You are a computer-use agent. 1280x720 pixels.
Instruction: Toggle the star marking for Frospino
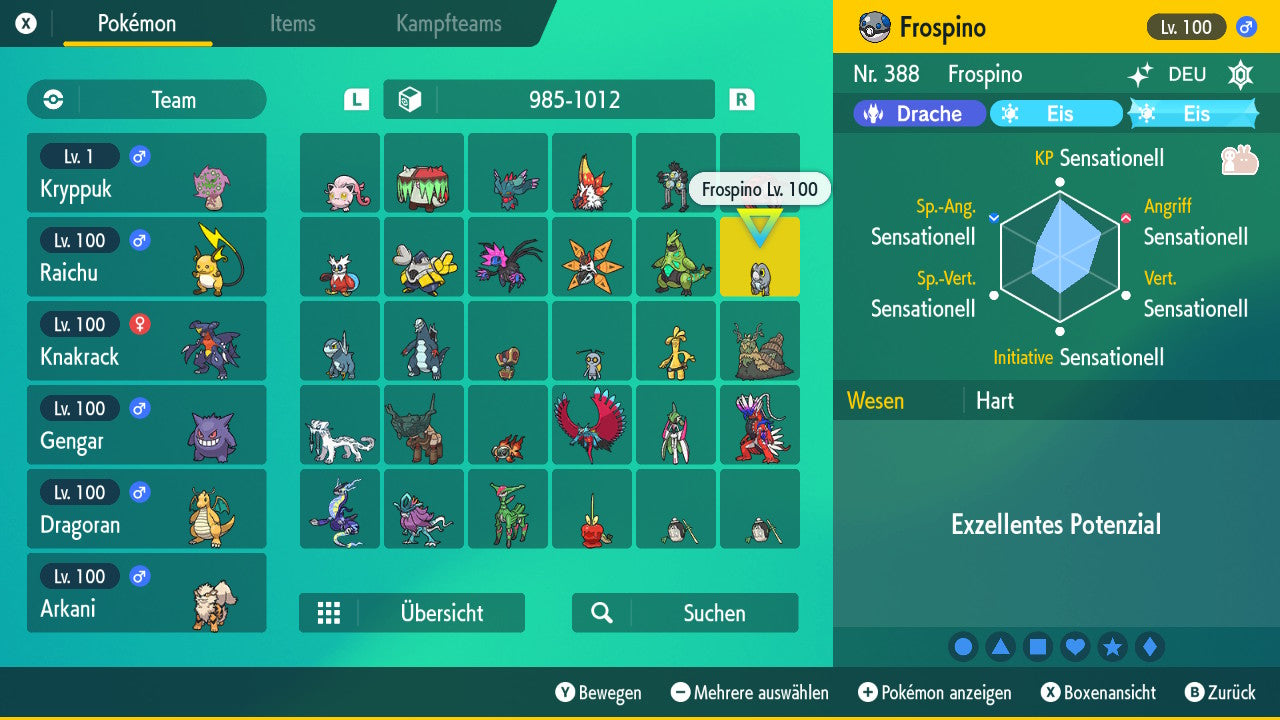[1113, 647]
